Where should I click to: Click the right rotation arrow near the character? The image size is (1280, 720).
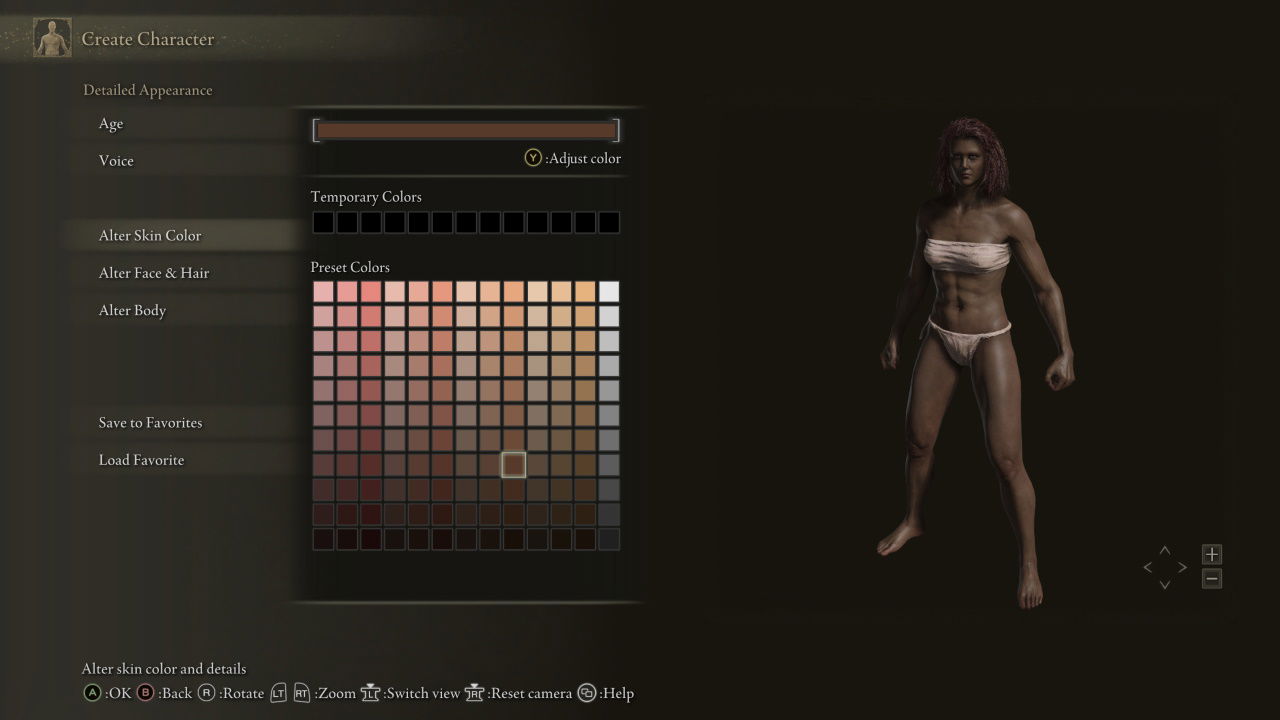pos(1184,566)
